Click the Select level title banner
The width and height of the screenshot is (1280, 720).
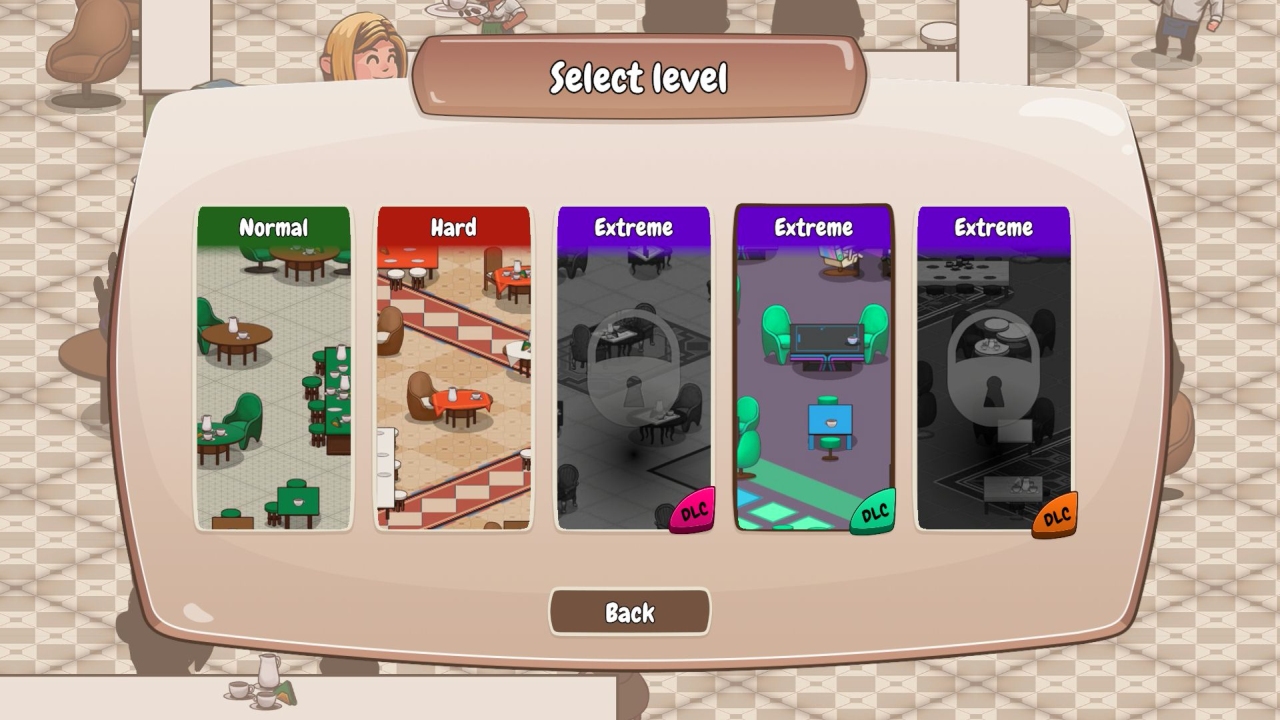click(638, 75)
